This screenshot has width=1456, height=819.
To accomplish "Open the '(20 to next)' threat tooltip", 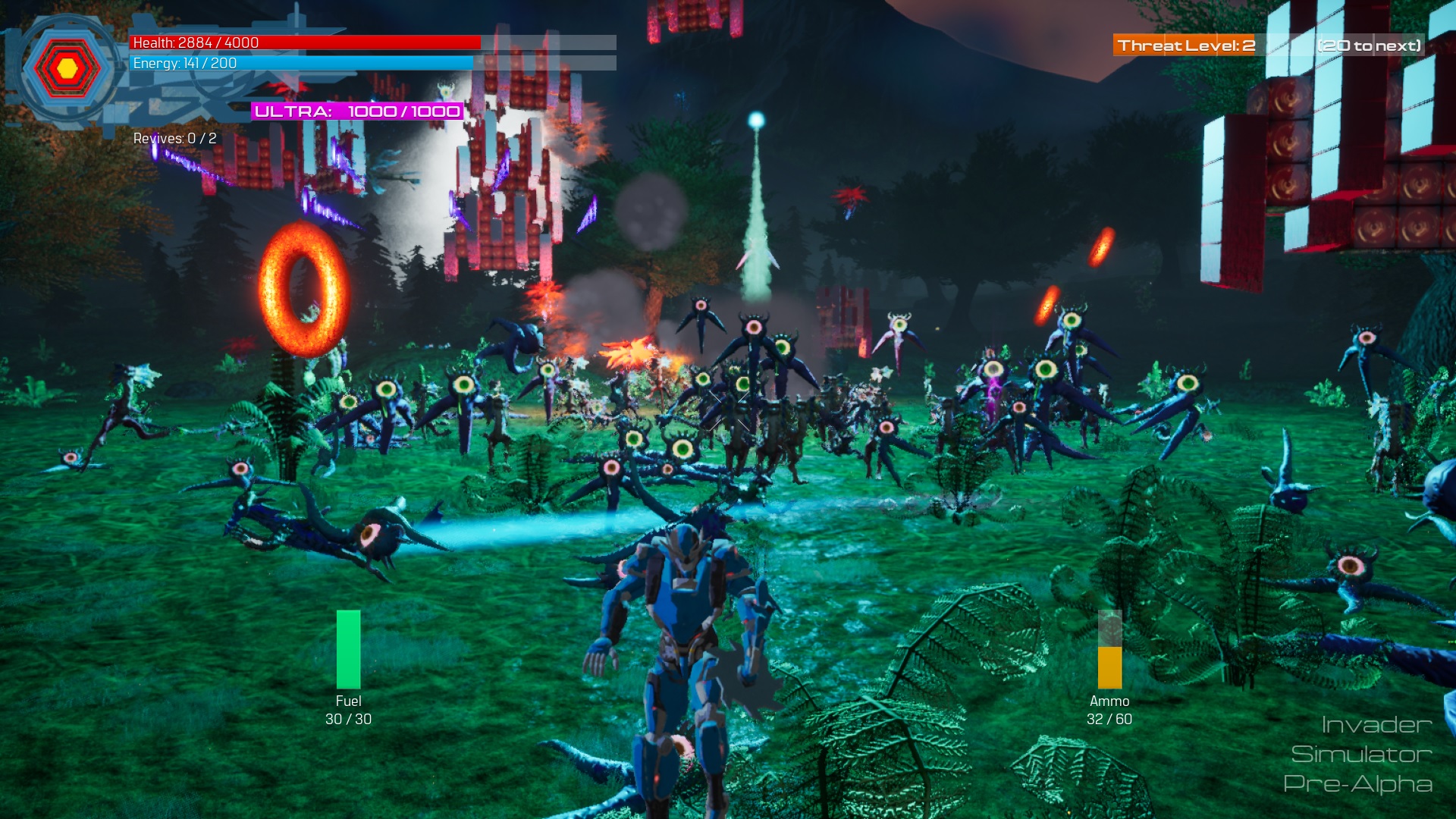I will pos(1369,45).
